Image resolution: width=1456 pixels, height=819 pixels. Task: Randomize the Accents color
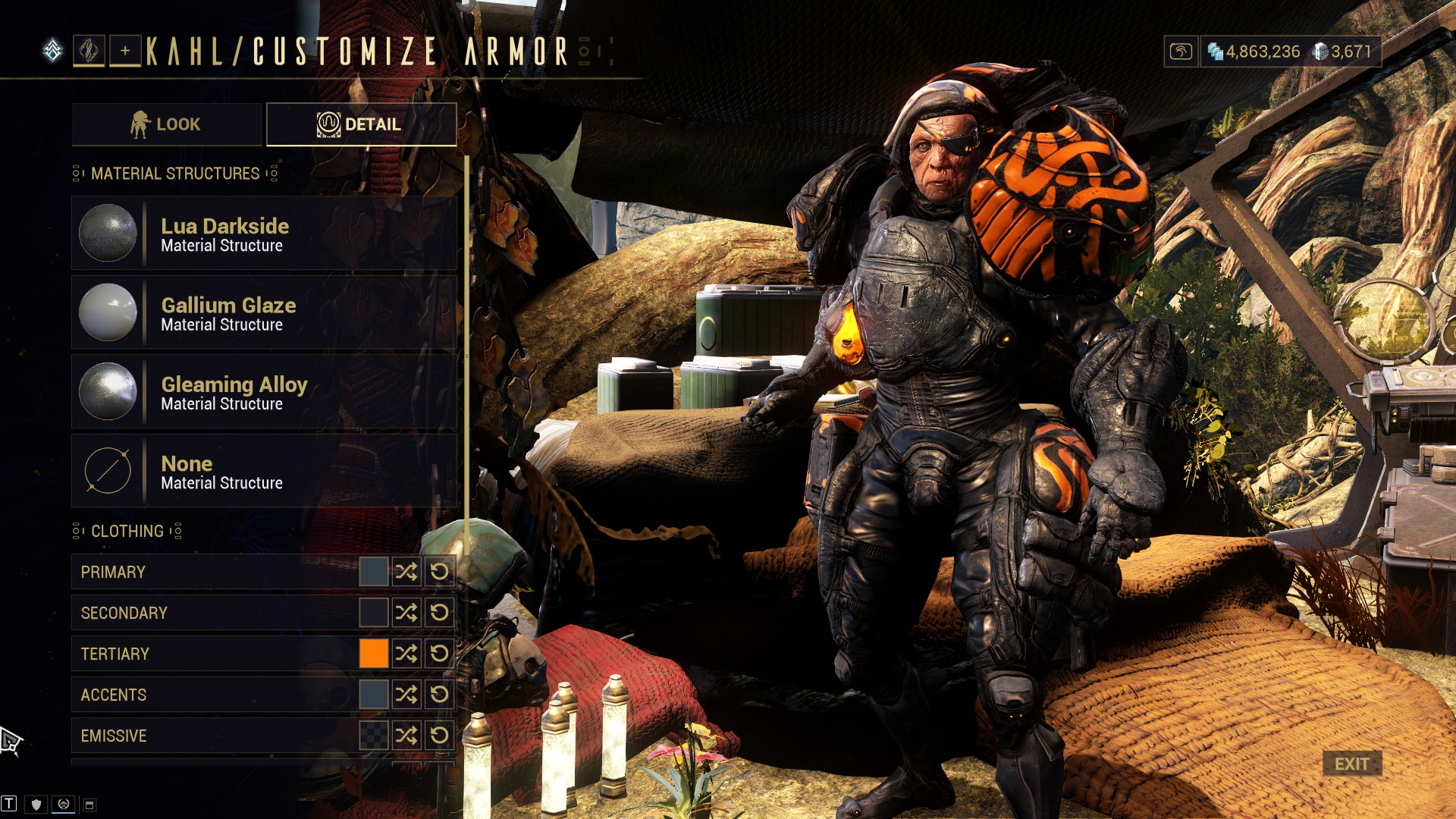coord(408,694)
